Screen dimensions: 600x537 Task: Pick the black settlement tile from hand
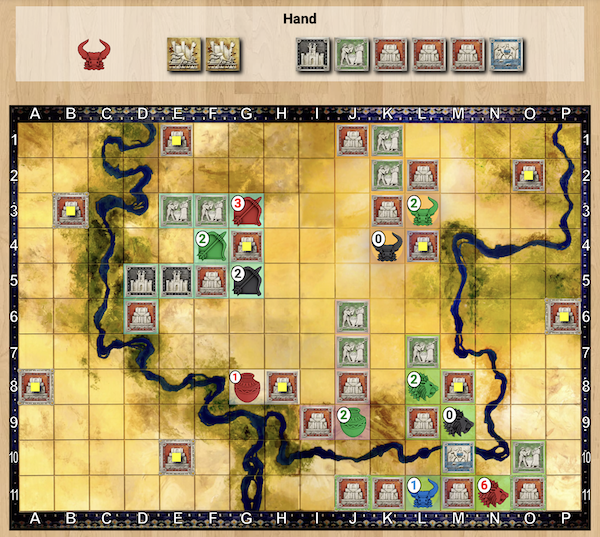(x=313, y=53)
